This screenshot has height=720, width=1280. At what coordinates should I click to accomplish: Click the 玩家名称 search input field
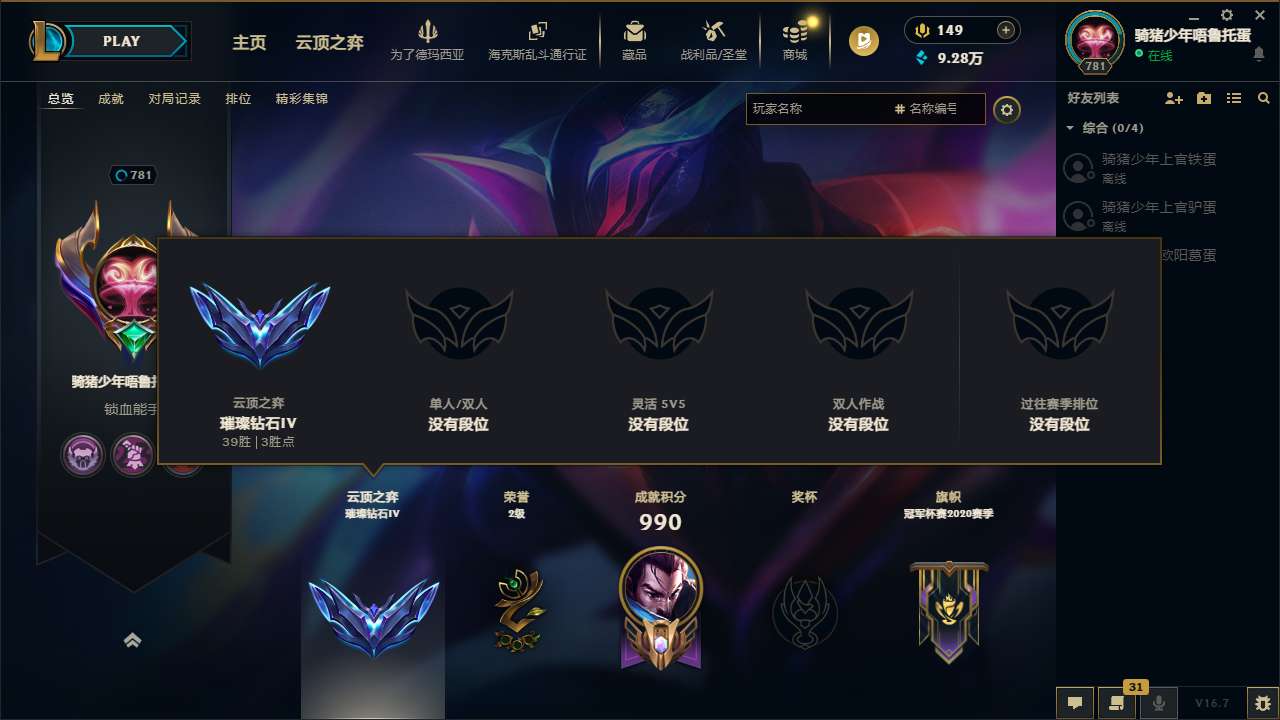click(x=820, y=109)
